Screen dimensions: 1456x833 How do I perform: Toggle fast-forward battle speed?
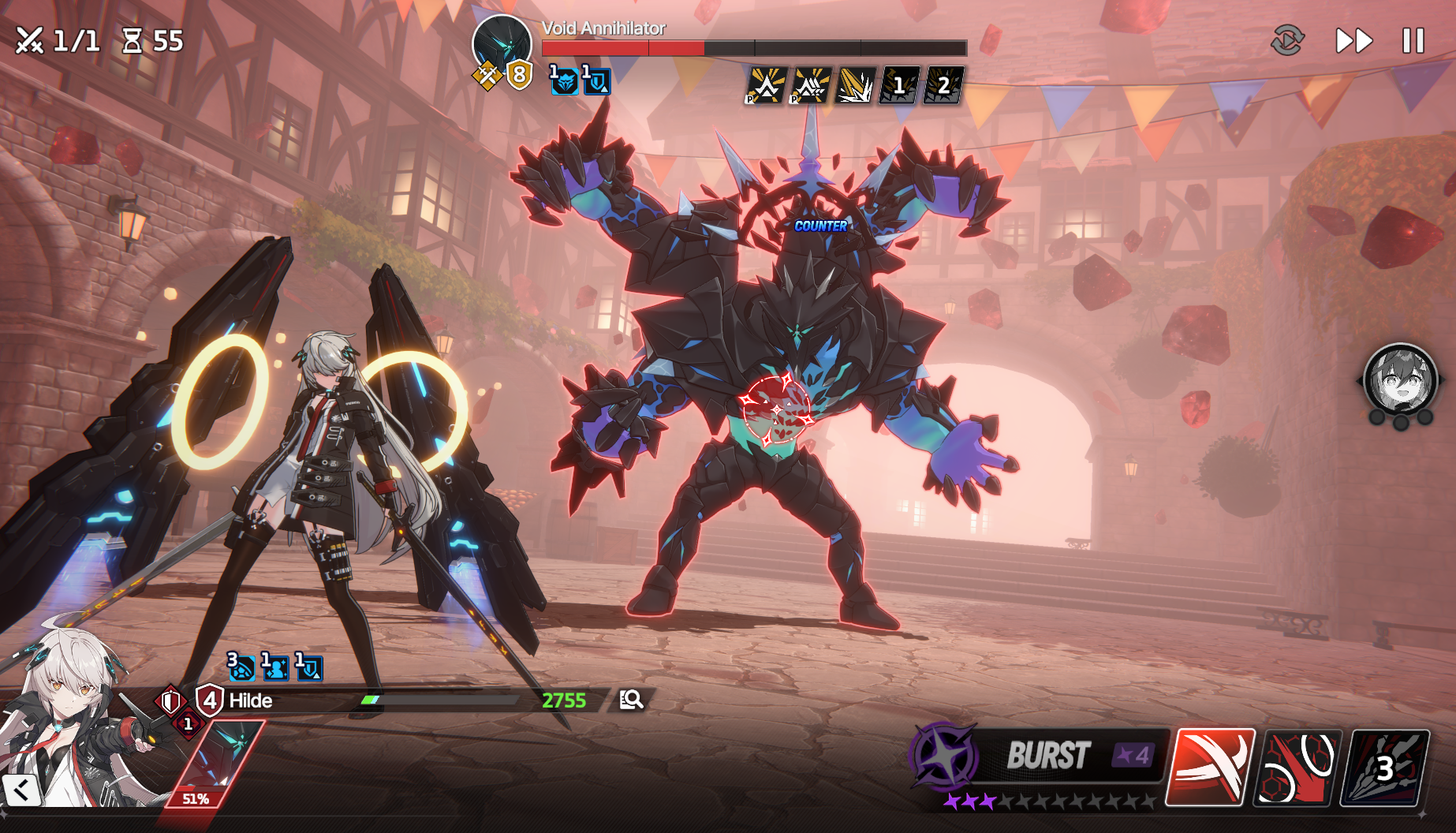pos(1353,41)
